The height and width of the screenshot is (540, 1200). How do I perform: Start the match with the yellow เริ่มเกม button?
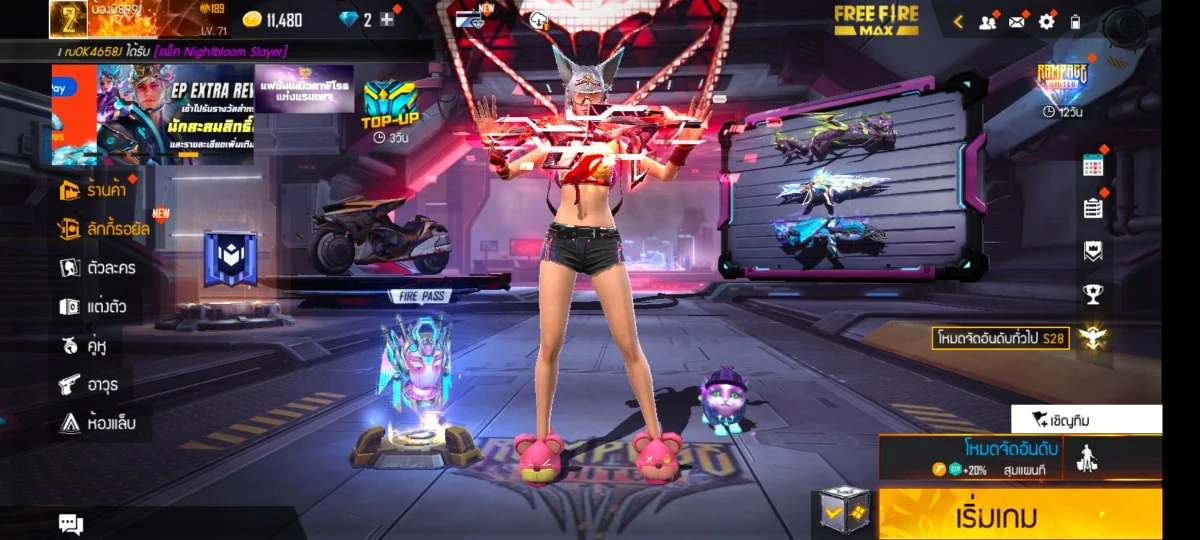click(x=1020, y=517)
